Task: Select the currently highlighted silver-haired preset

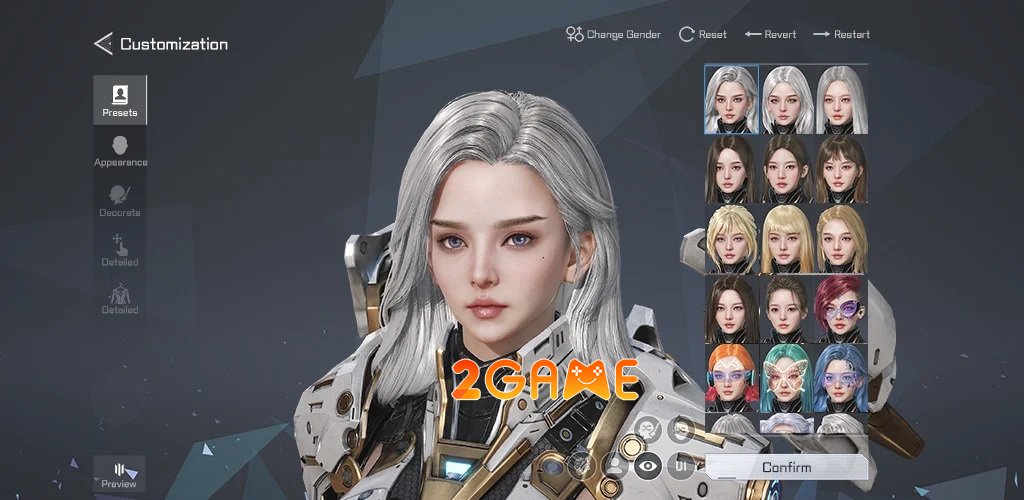Action: click(731, 99)
